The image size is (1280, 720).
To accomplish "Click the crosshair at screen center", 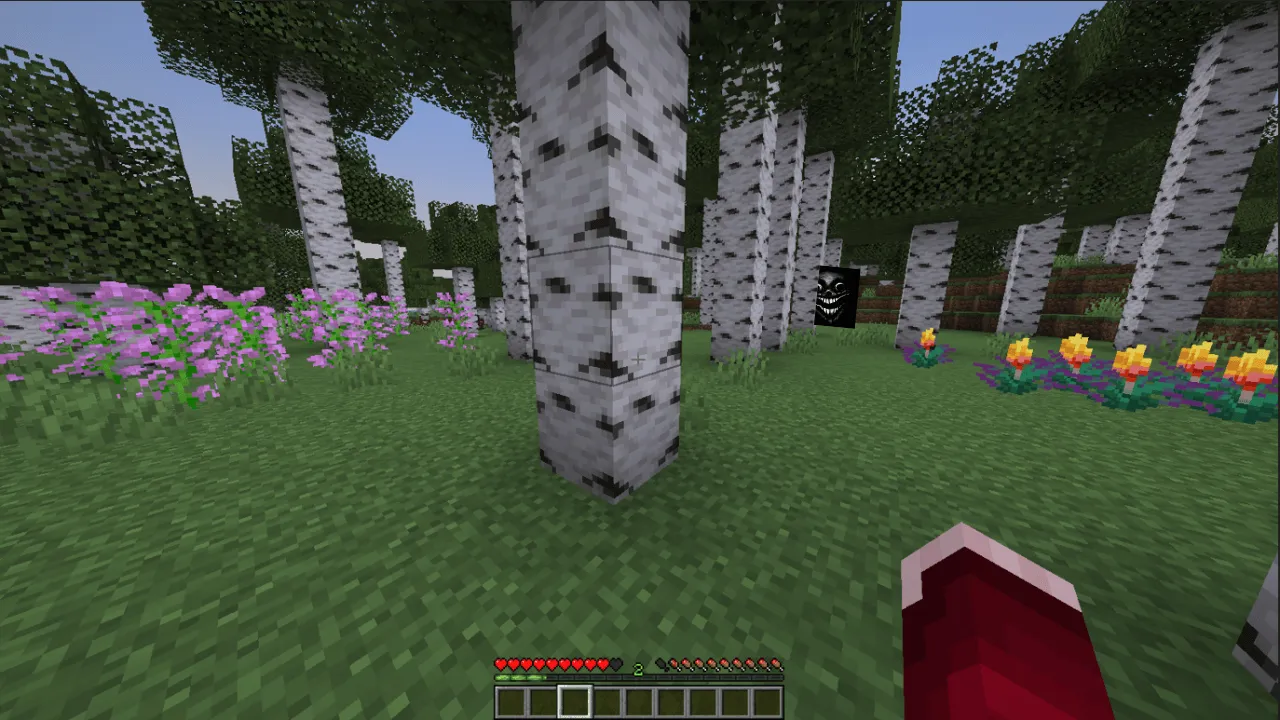I will click(640, 360).
